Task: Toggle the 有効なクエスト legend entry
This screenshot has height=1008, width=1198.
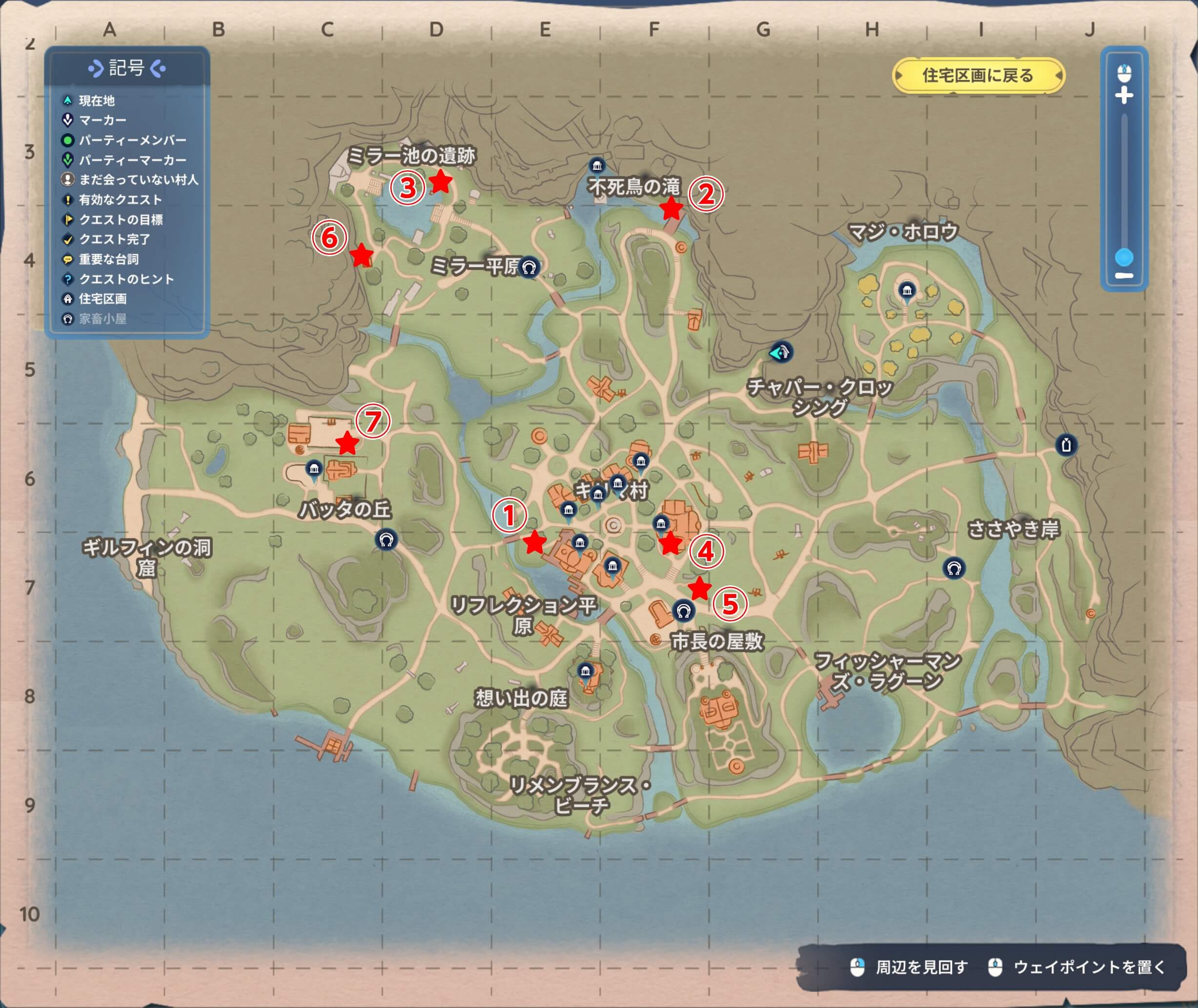Action: [120, 200]
